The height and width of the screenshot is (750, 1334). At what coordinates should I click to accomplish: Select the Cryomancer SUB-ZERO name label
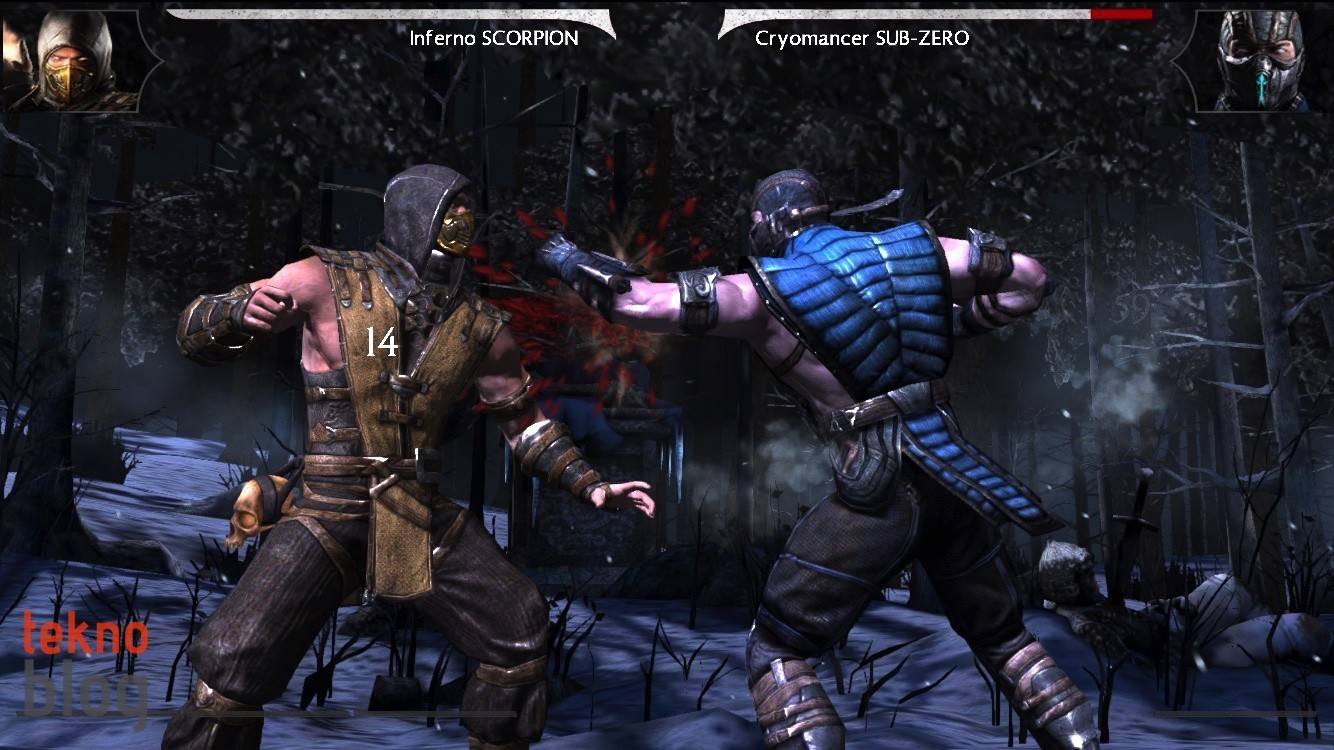tap(862, 38)
